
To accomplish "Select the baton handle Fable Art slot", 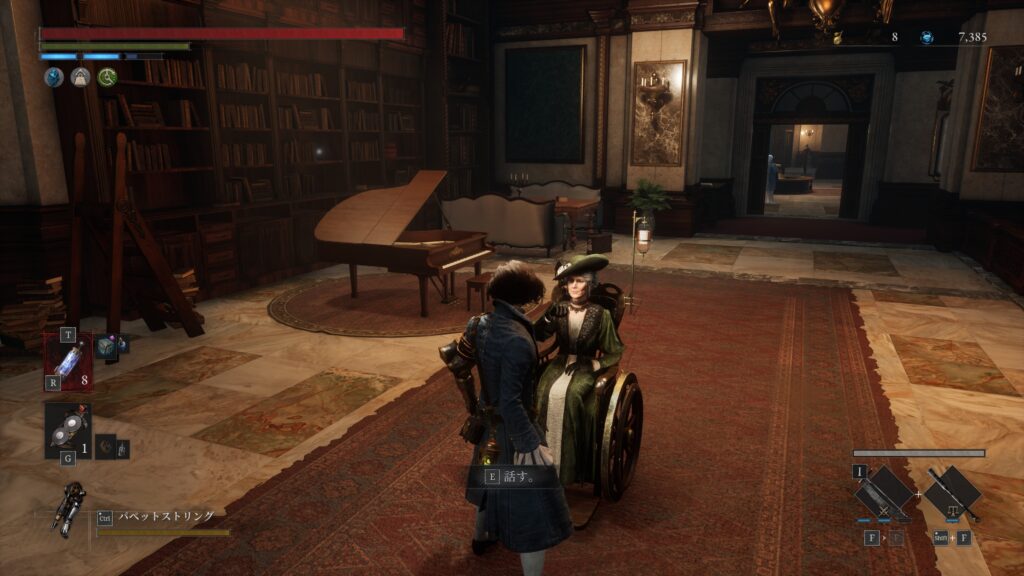I will click(x=951, y=494).
